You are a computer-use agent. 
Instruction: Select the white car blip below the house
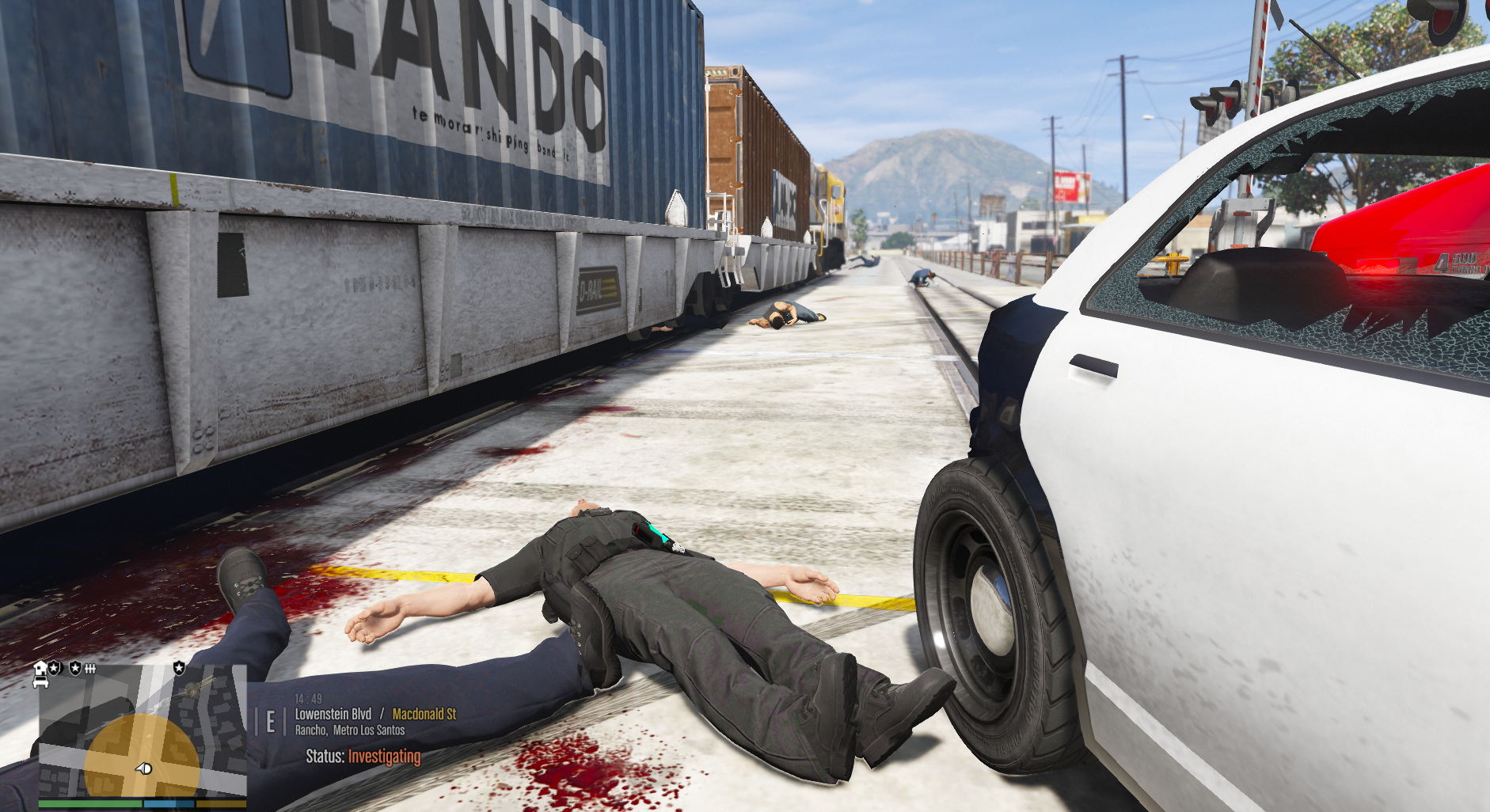[x=40, y=681]
